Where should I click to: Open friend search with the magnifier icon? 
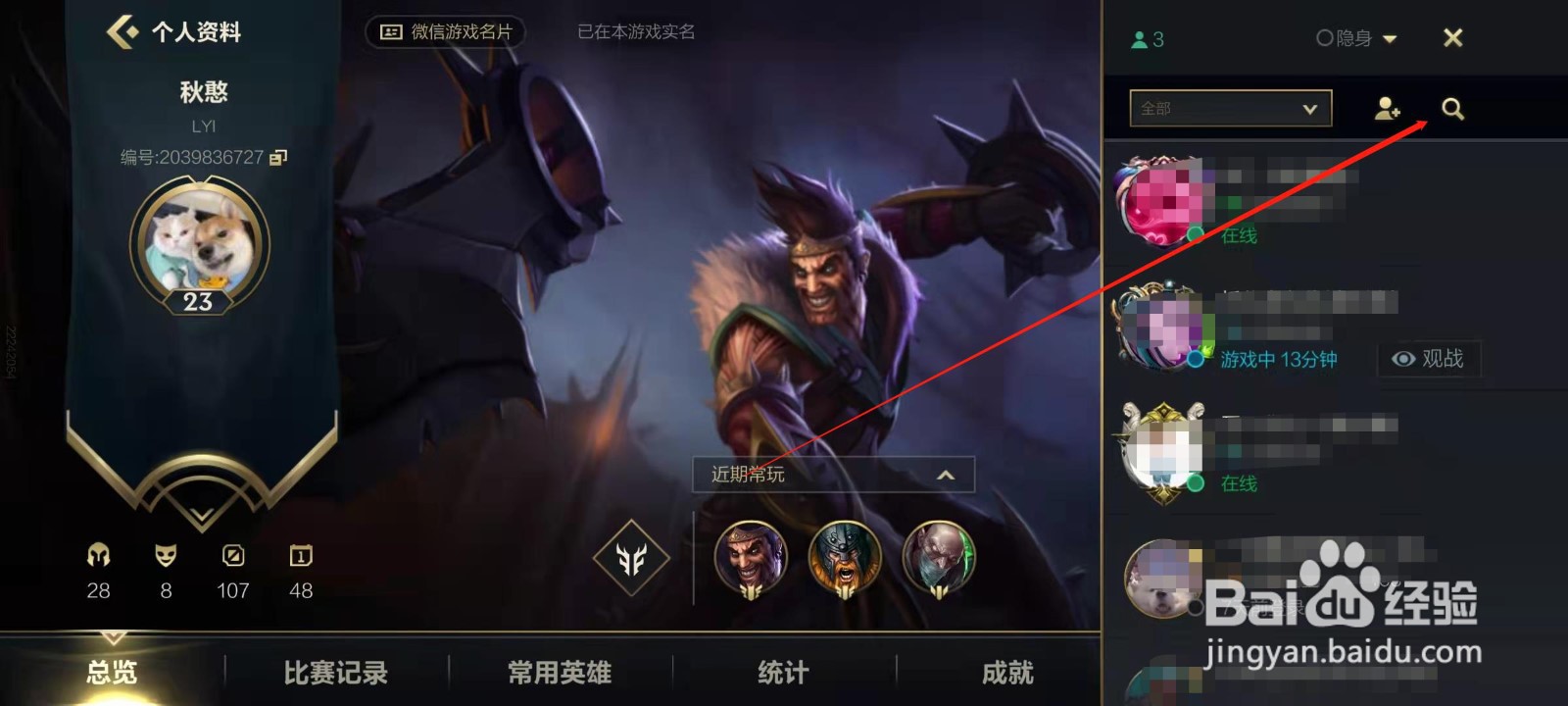[1452, 109]
